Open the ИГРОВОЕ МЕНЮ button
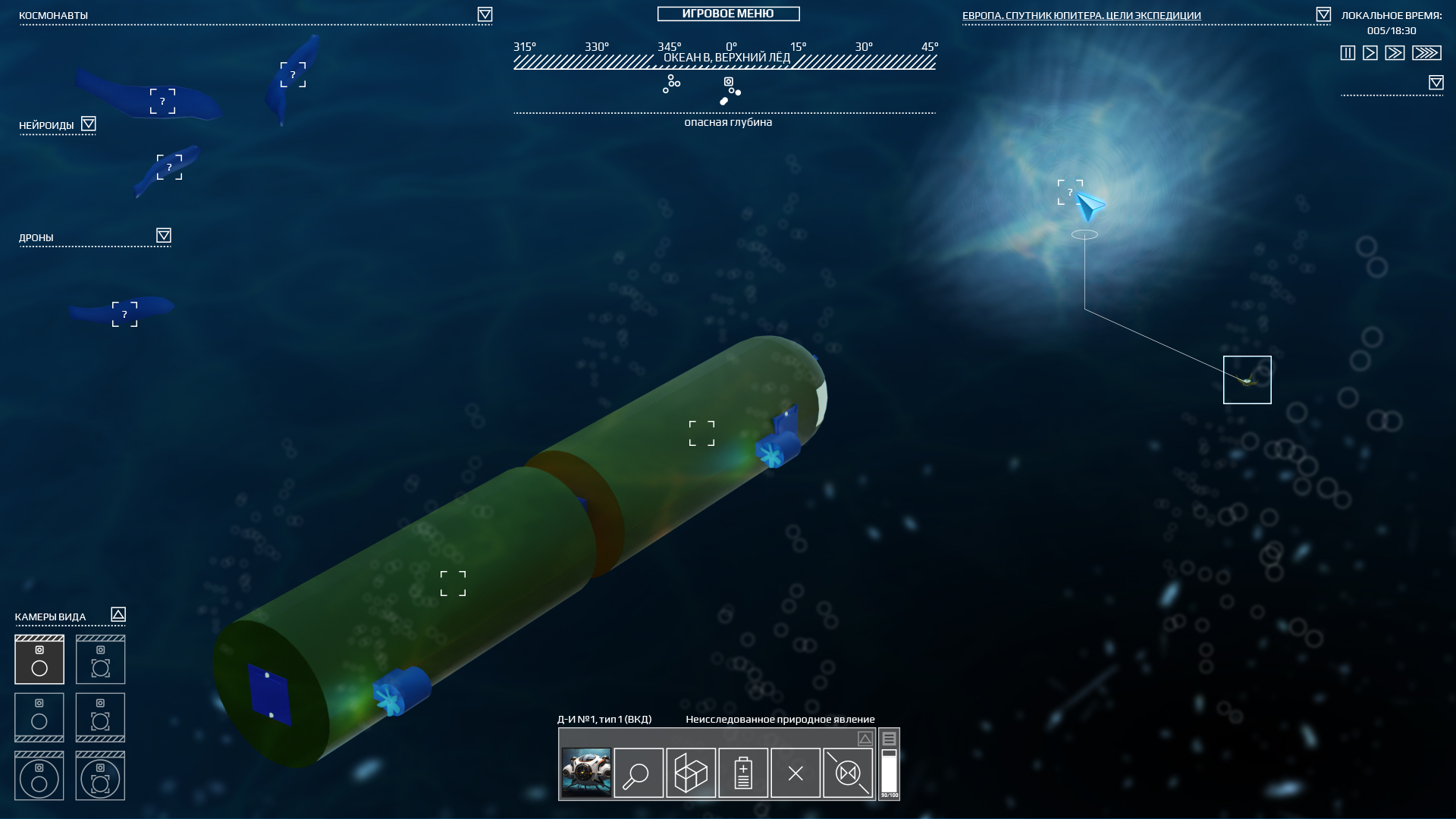Viewport: 1456px width, 819px height. pos(728,14)
